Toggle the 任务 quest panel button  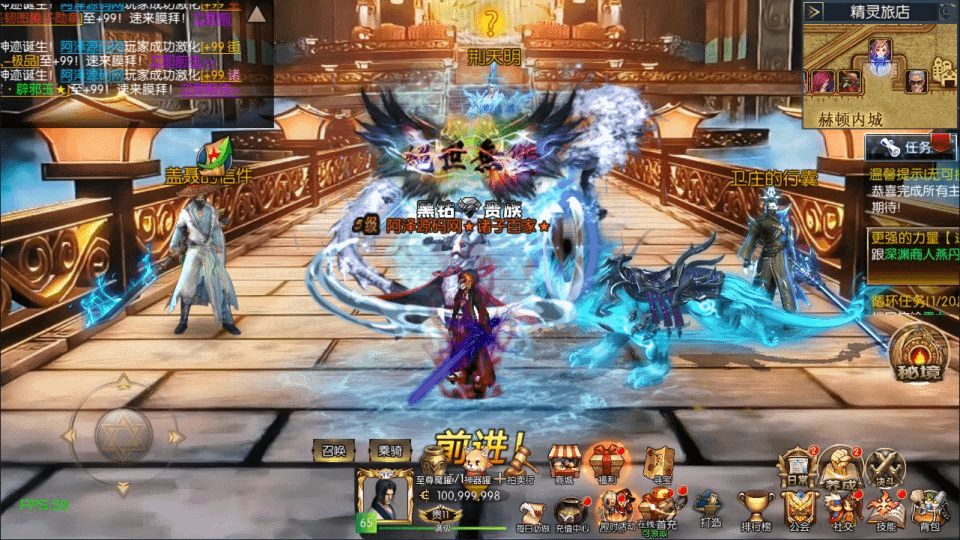[x=905, y=147]
